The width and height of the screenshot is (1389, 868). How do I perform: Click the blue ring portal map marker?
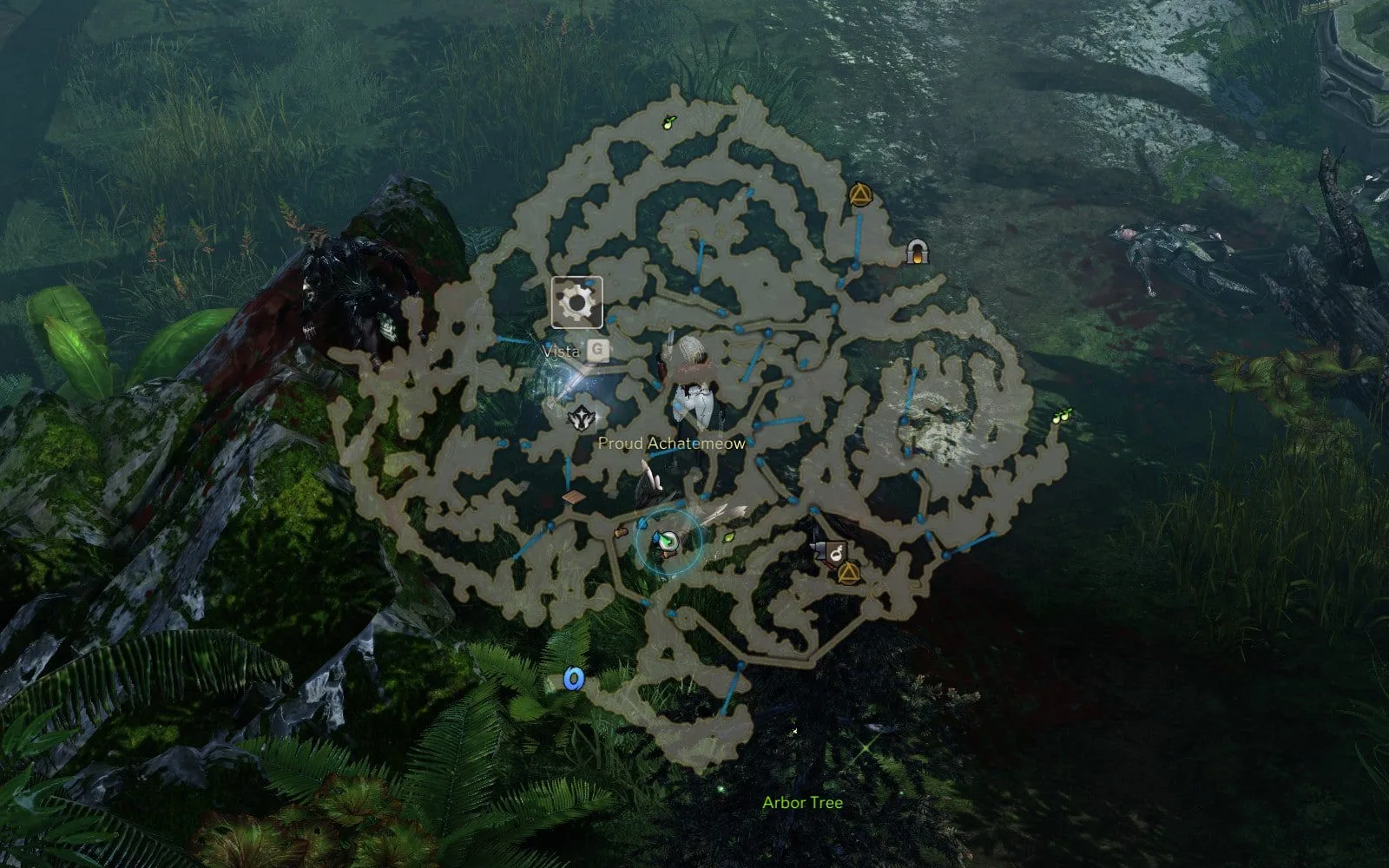(x=572, y=678)
